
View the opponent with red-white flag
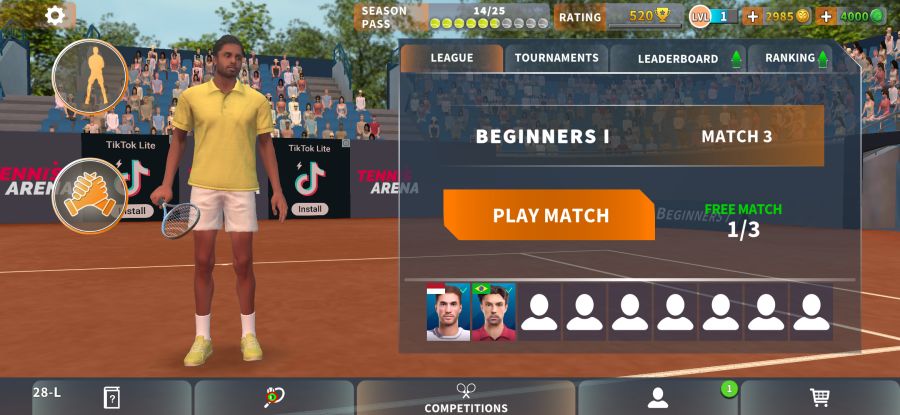pos(447,312)
